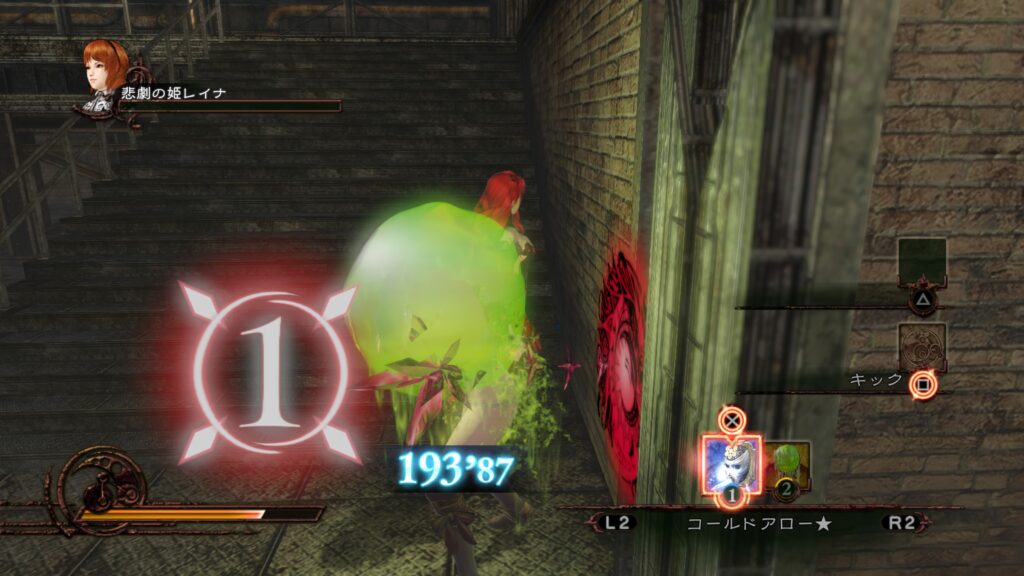
Task: Select the Cold Arrow trap slot
Action: tap(731, 462)
